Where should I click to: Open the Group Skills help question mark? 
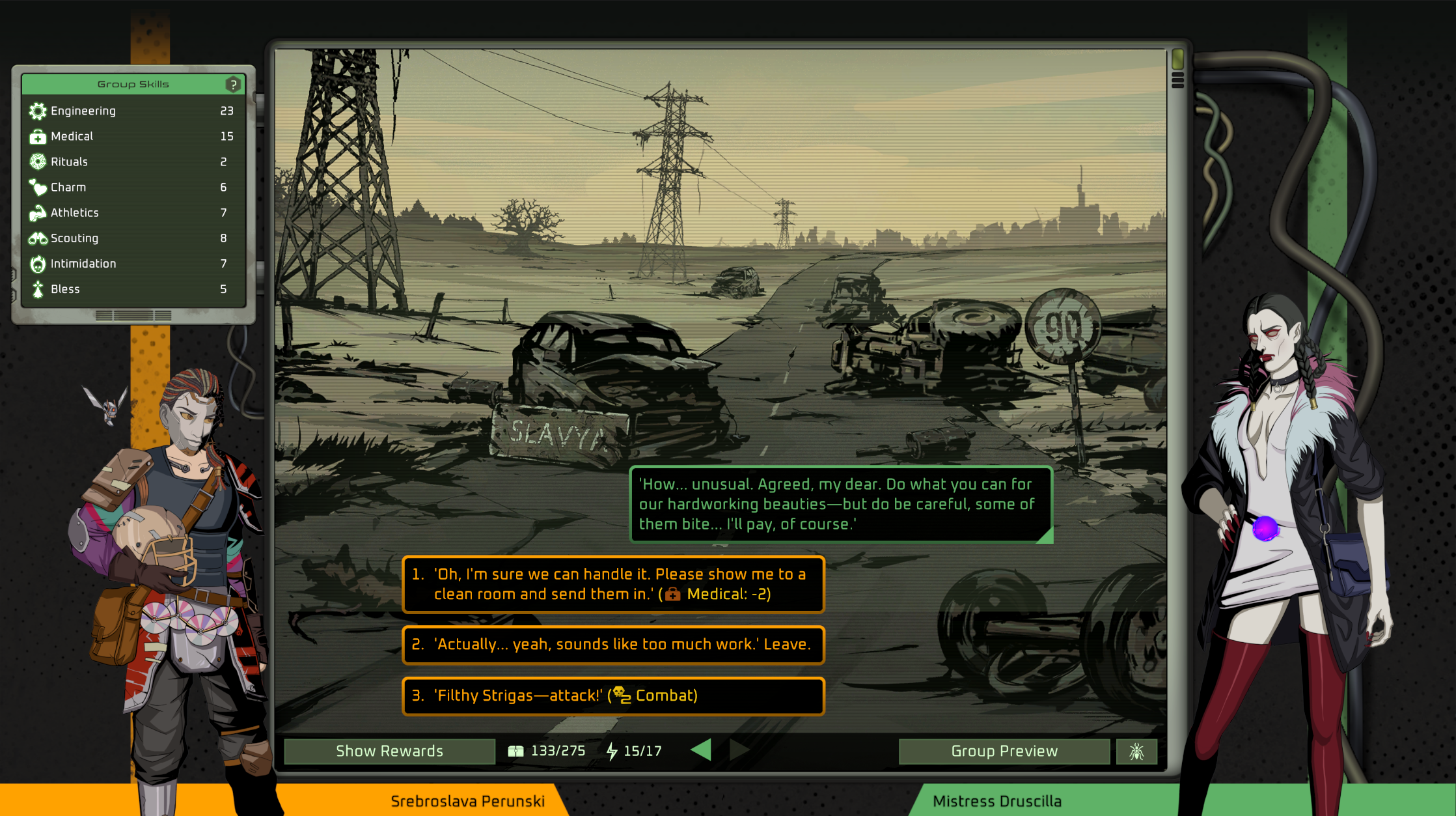click(x=233, y=83)
